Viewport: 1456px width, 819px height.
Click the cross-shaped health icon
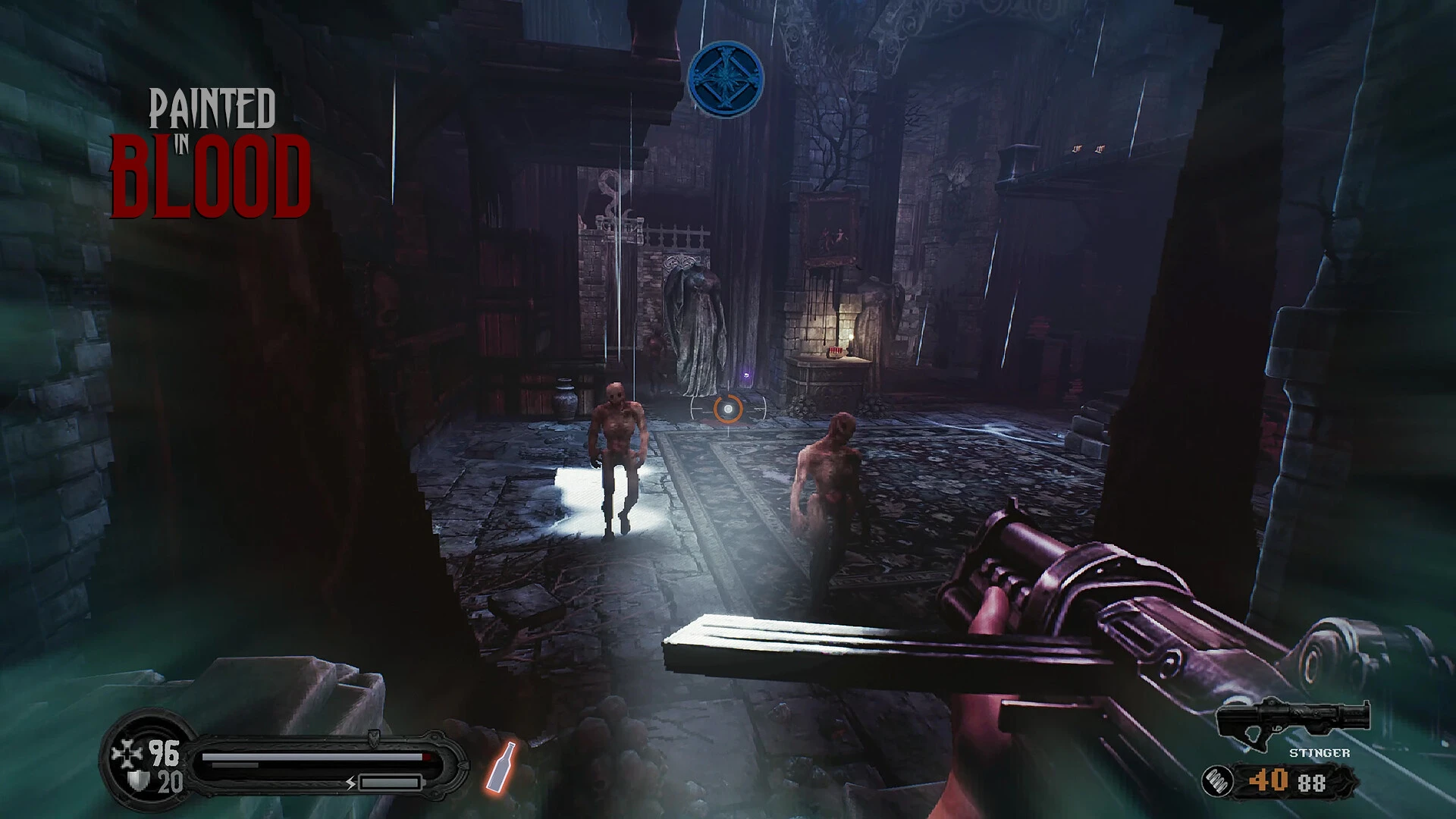[126, 750]
